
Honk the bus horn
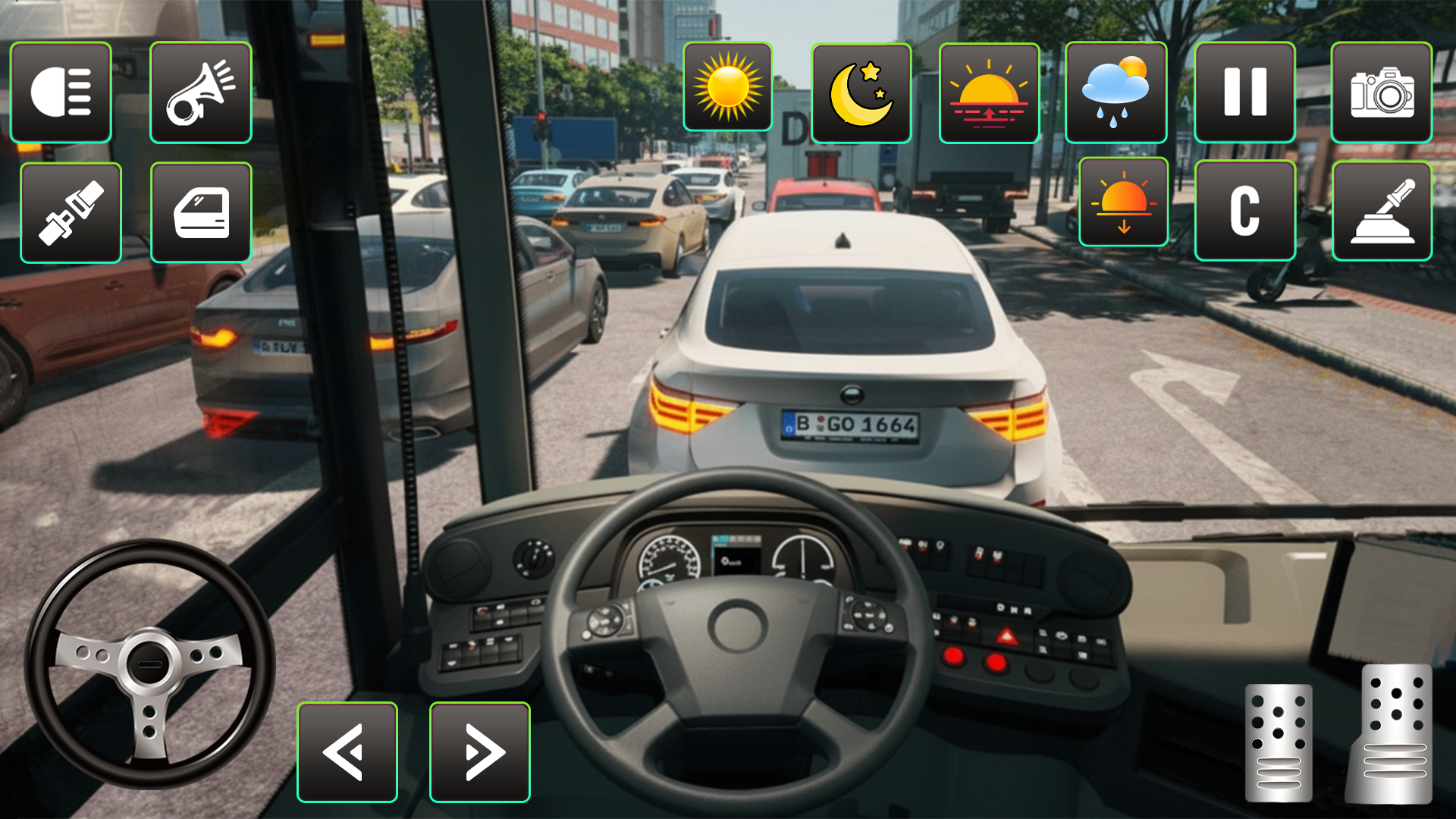[x=201, y=93]
